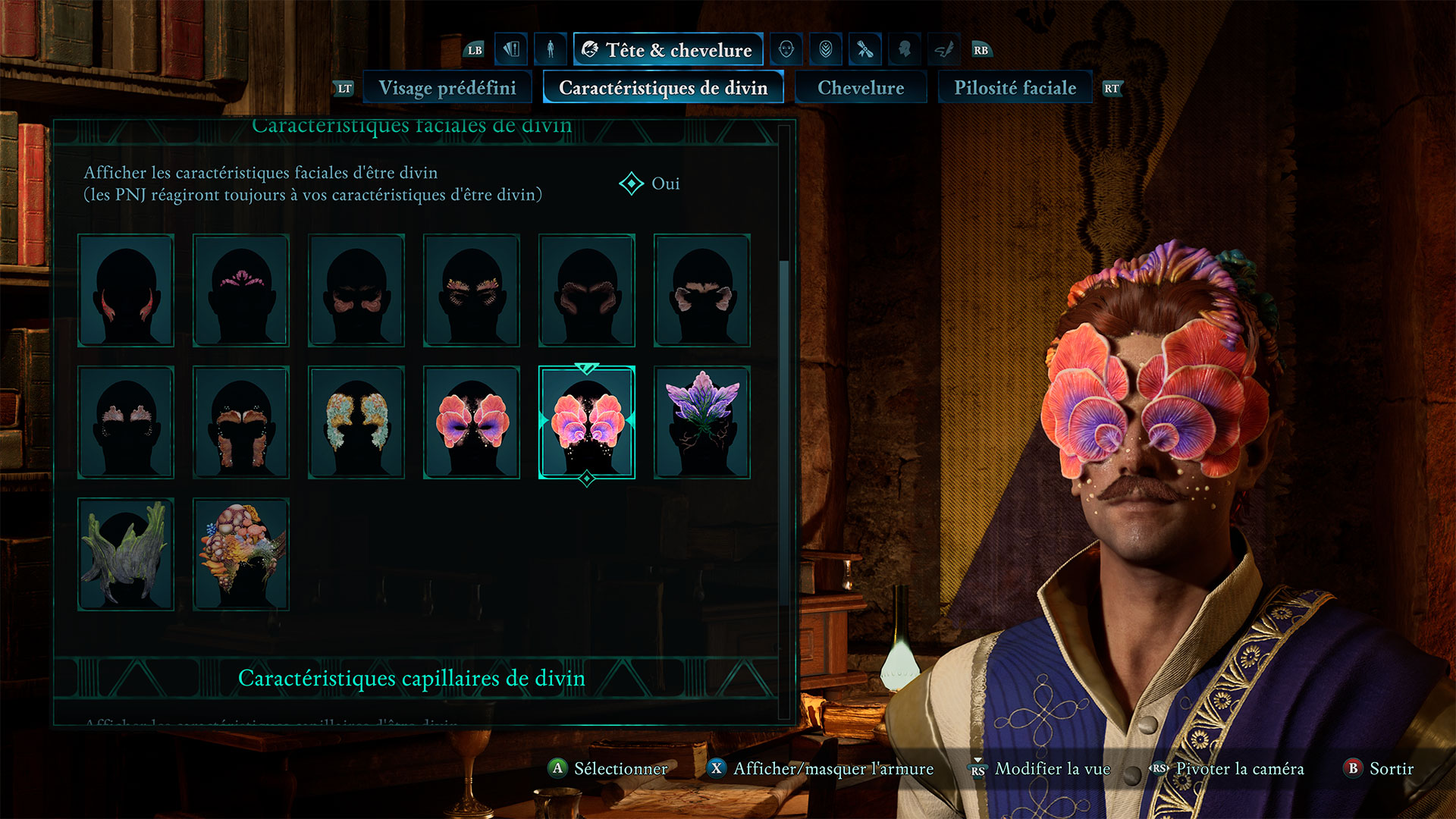This screenshot has height=819, width=1456.
Task: Choose the colorful mushroom cluster head feature
Action: tap(241, 554)
